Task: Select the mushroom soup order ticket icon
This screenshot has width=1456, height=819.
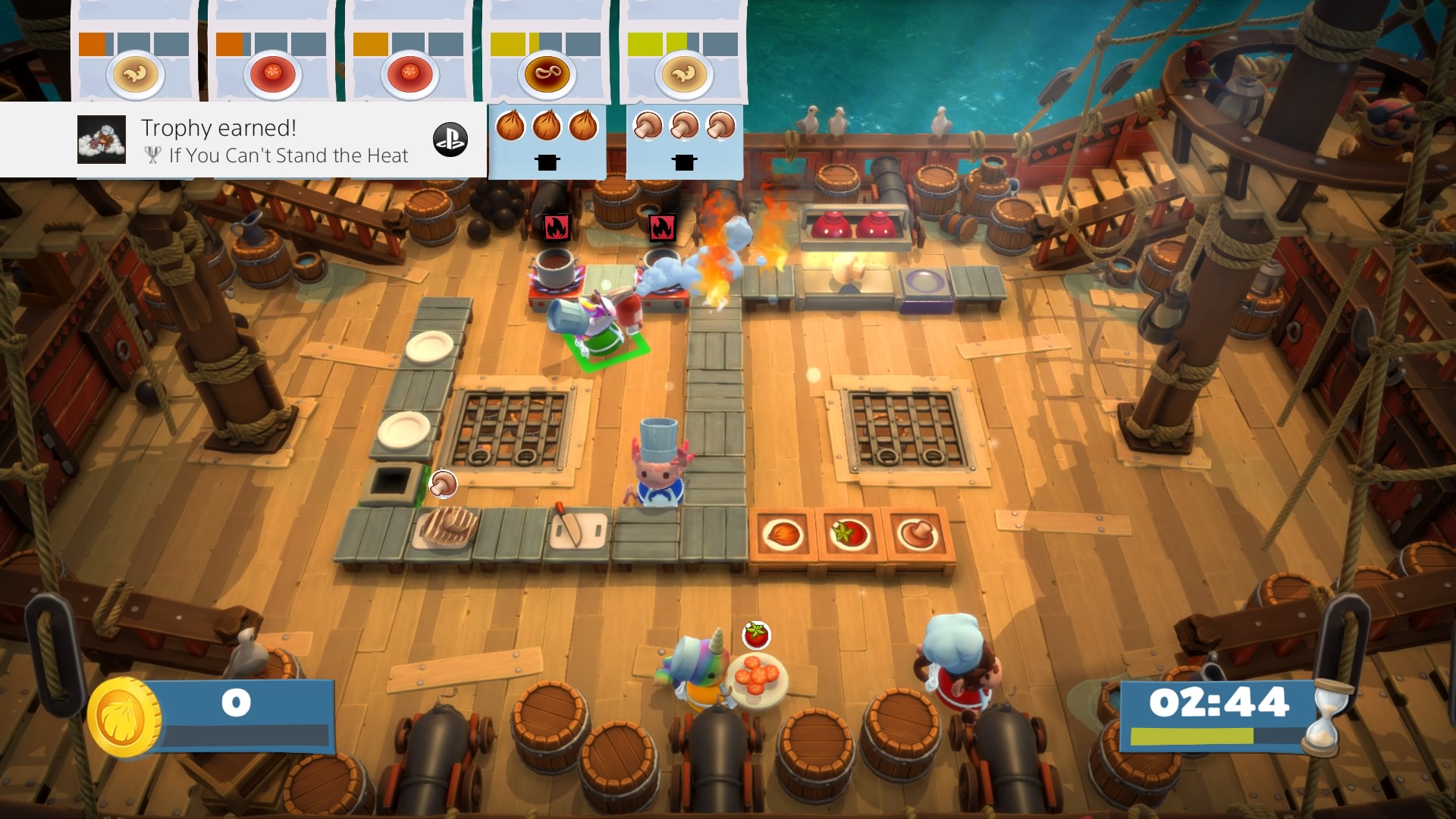Action: point(684,74)
